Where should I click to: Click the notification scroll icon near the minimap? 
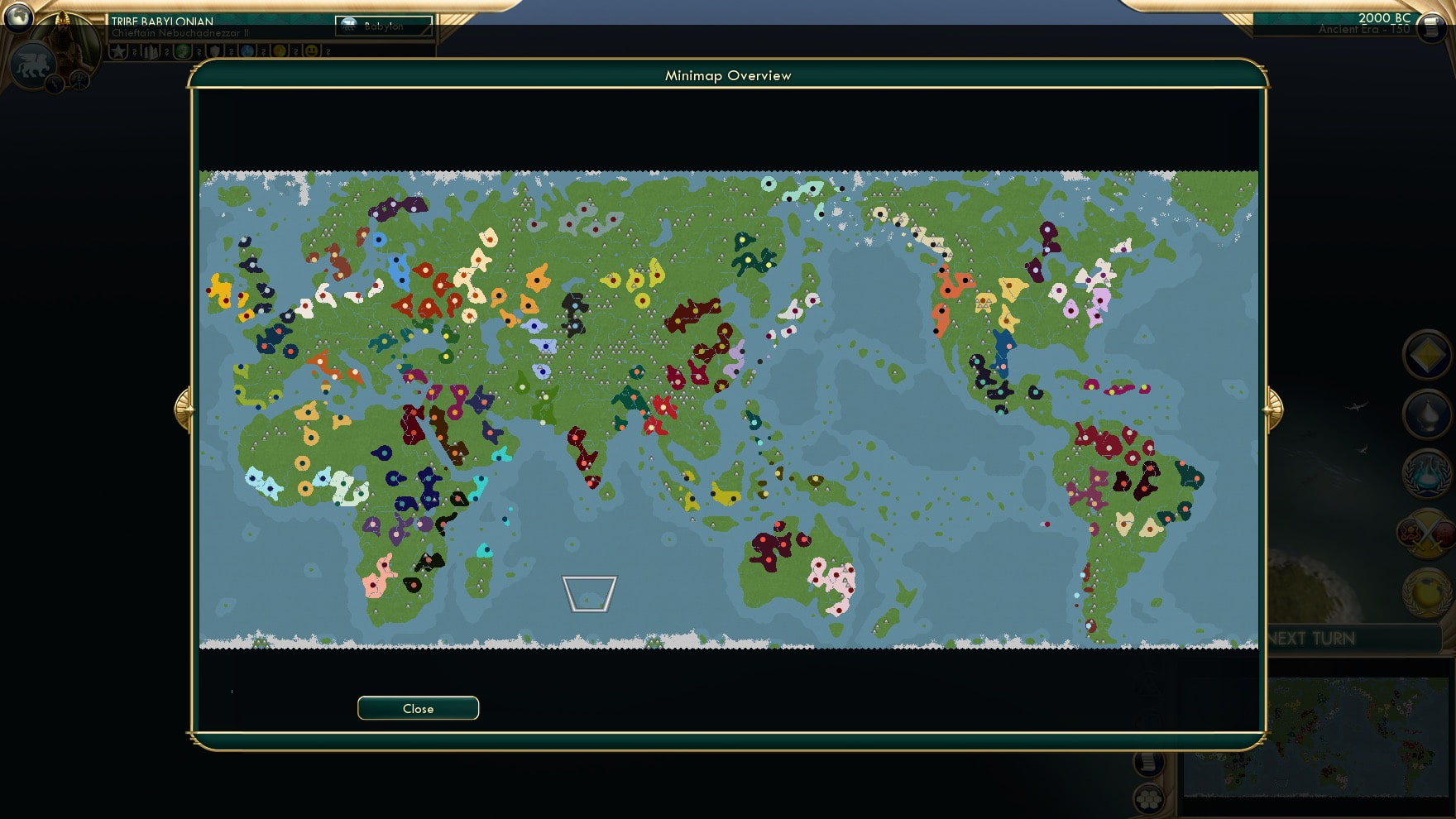(1147, 765)
